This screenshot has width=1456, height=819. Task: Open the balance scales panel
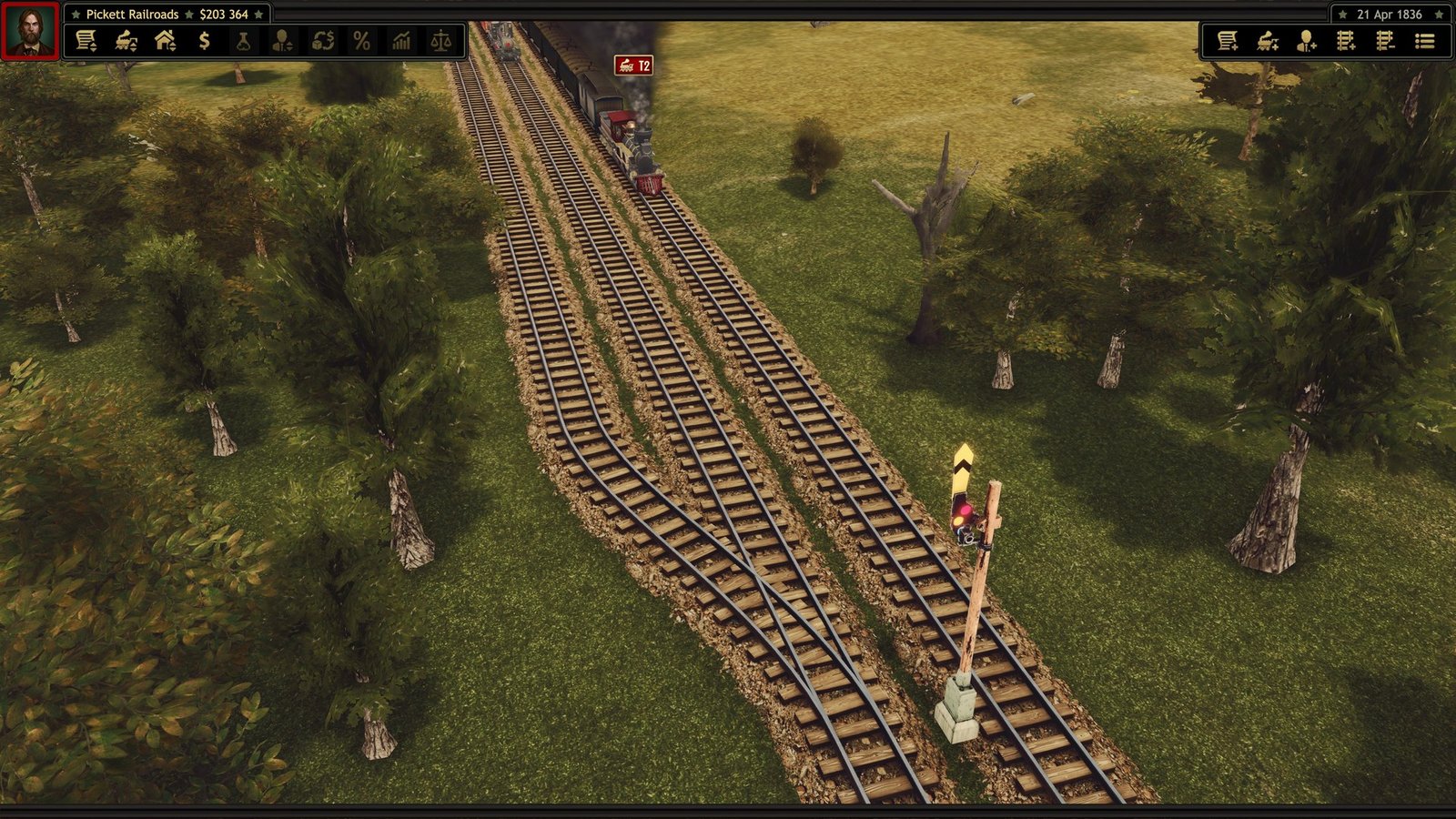(x=440, y=39)
